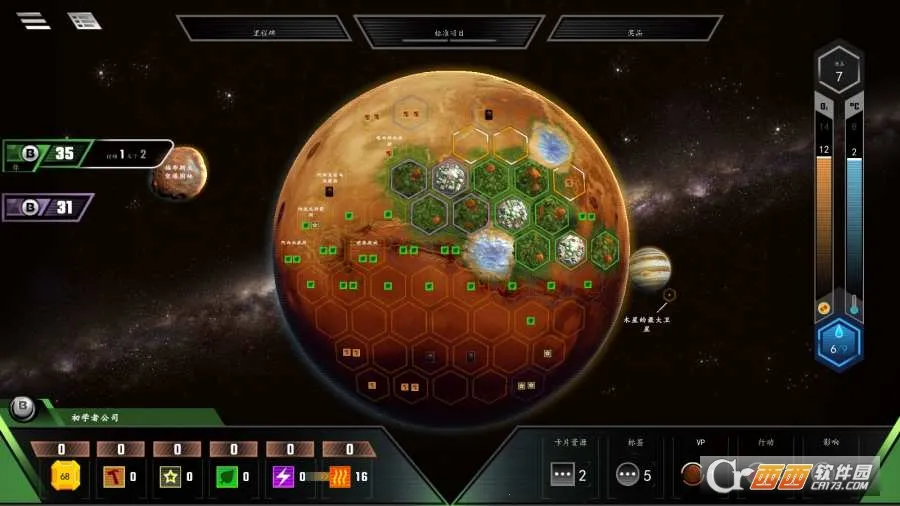
Task: Open the Milestones panel (里程碑)
Action: coord(263,29)
